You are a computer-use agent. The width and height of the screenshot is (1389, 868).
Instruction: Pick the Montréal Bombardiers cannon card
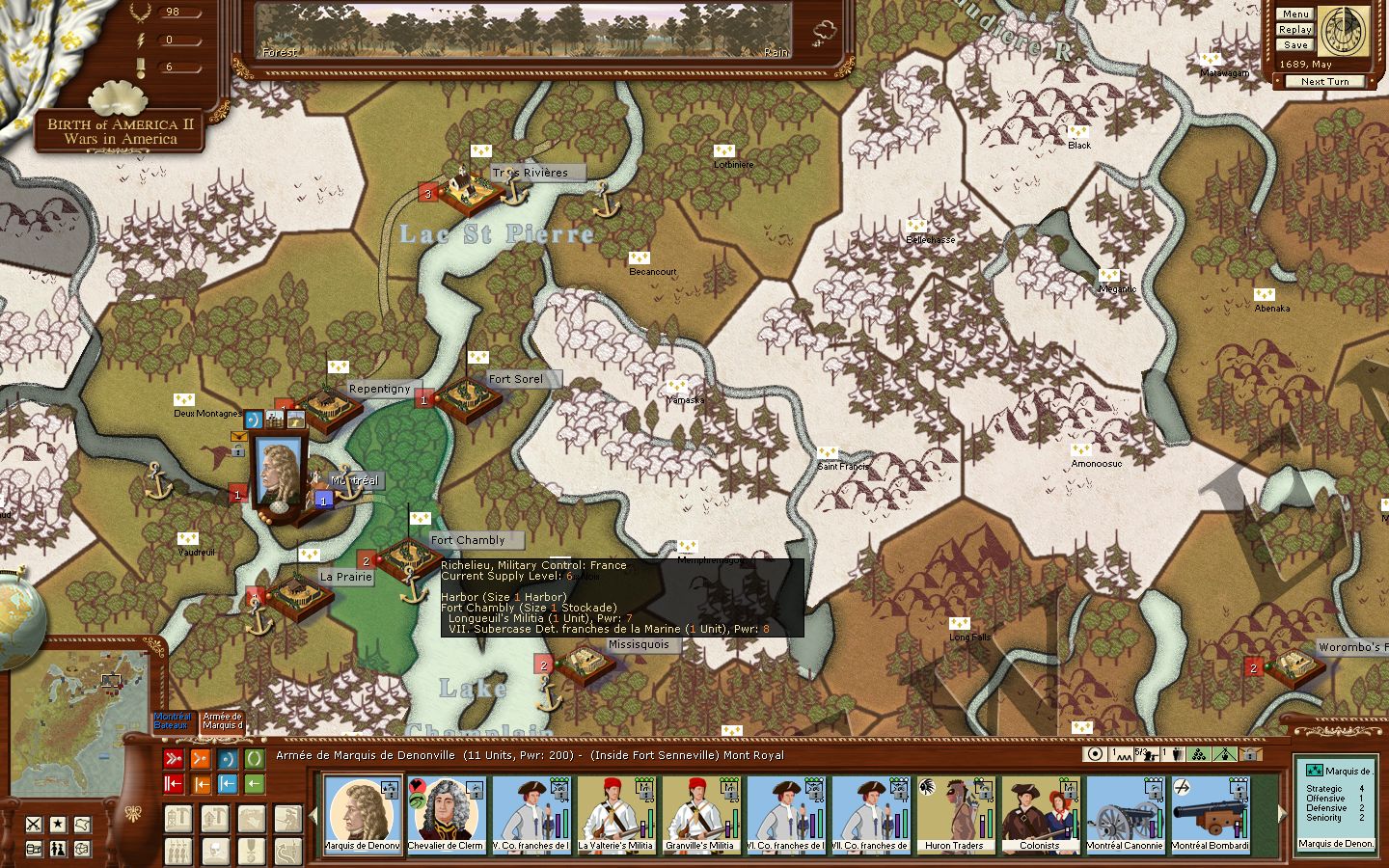coord(1210,815)
